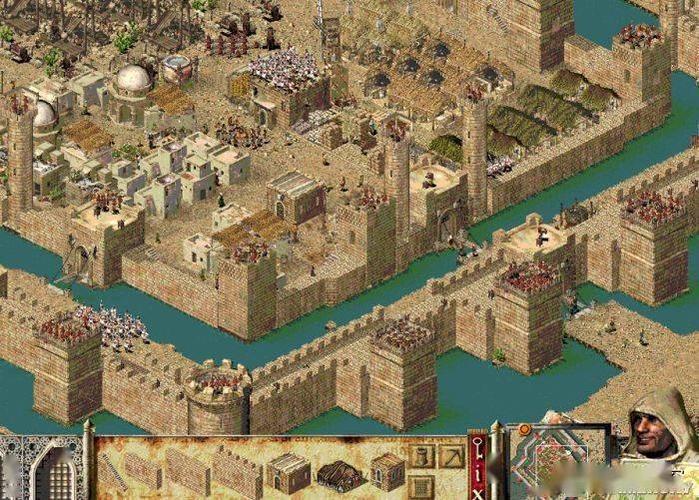
Task: Select the stone barracks building
Action: [289, 471]
